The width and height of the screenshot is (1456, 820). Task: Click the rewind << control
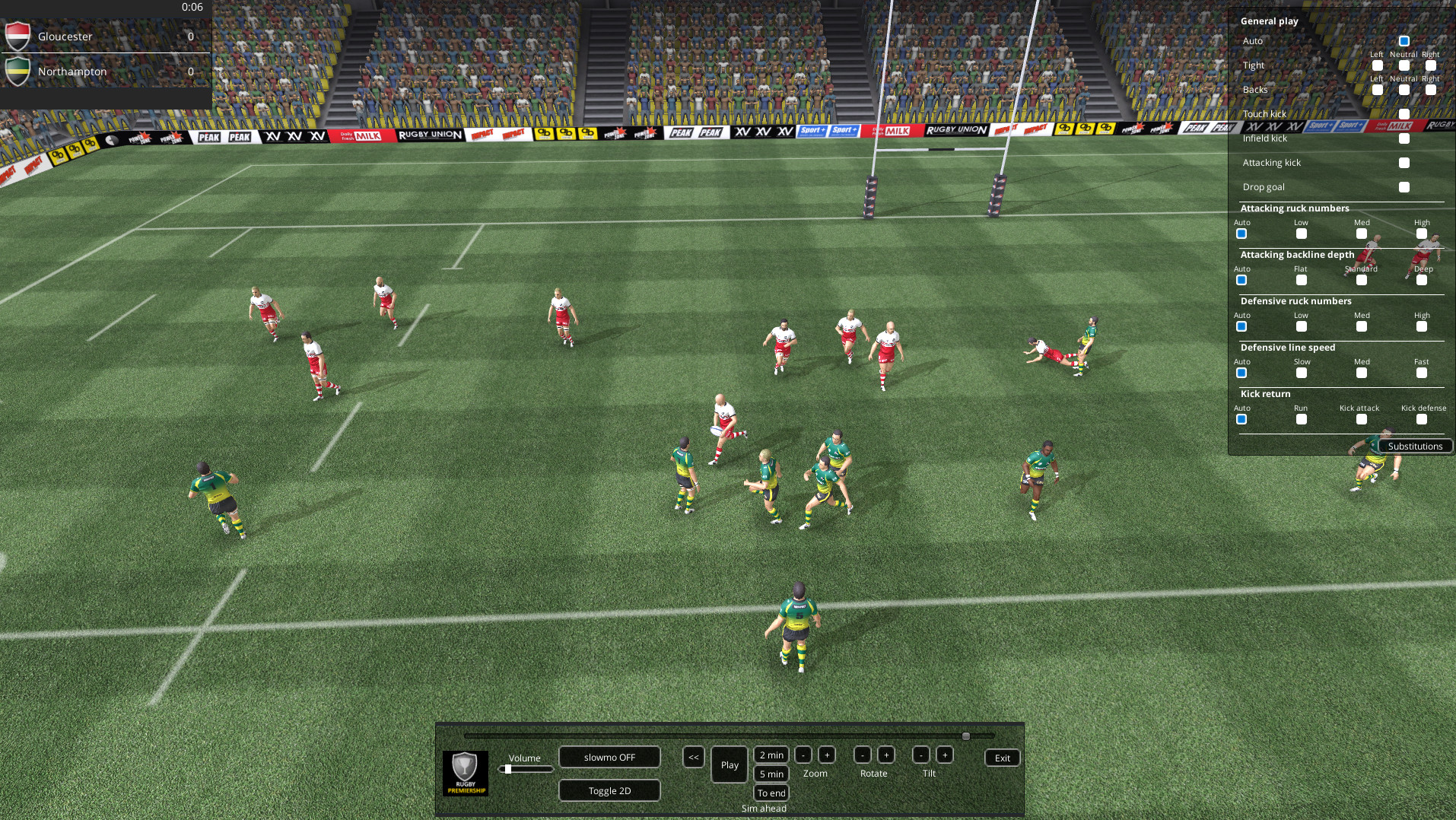pyautogui.click(x=693, y=758)
